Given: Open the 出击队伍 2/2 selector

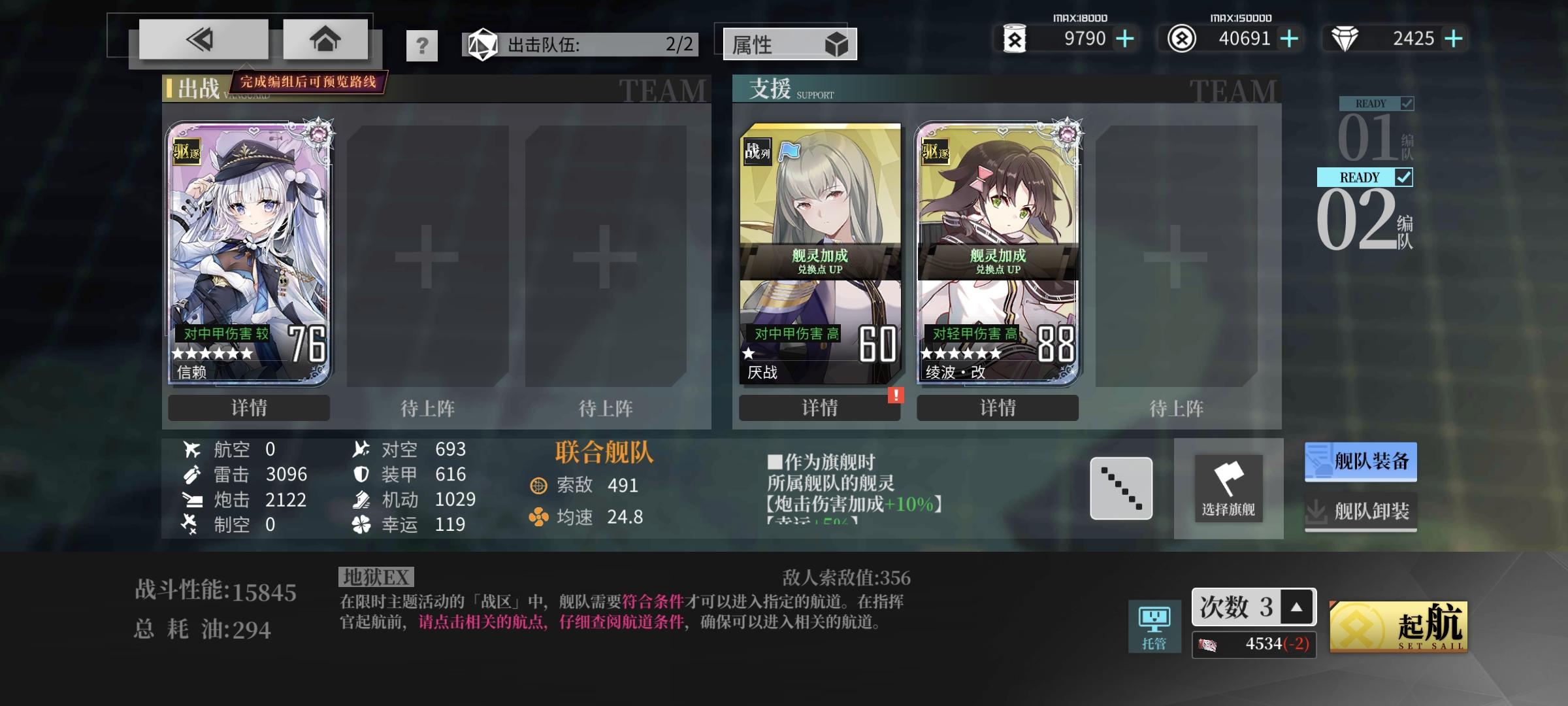Looking at the screenshot, I should [x=580, y=44].
